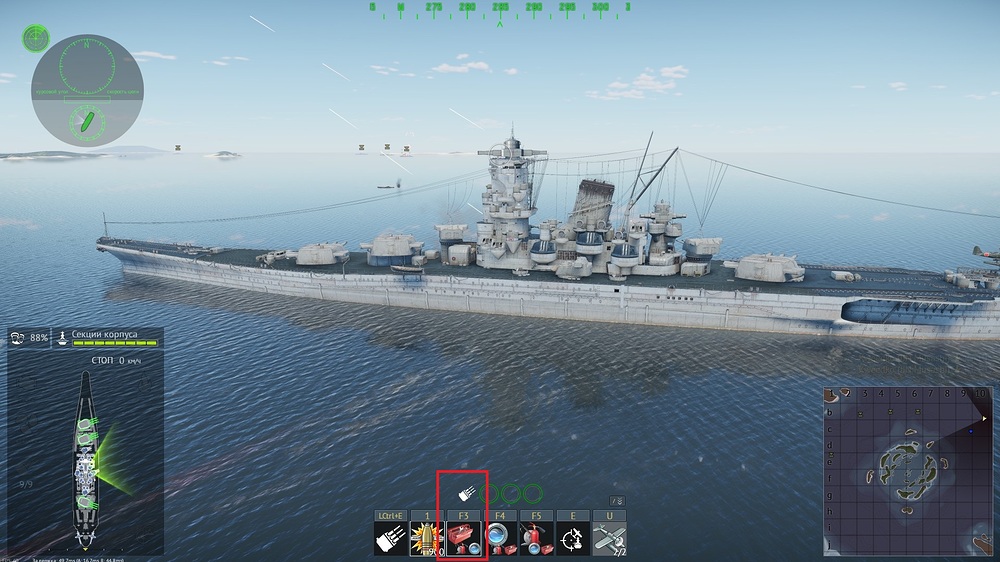Screen dimensions: 1000x562
Task: Collapse the action bar with the arrow button
Action: coord(617,501)
